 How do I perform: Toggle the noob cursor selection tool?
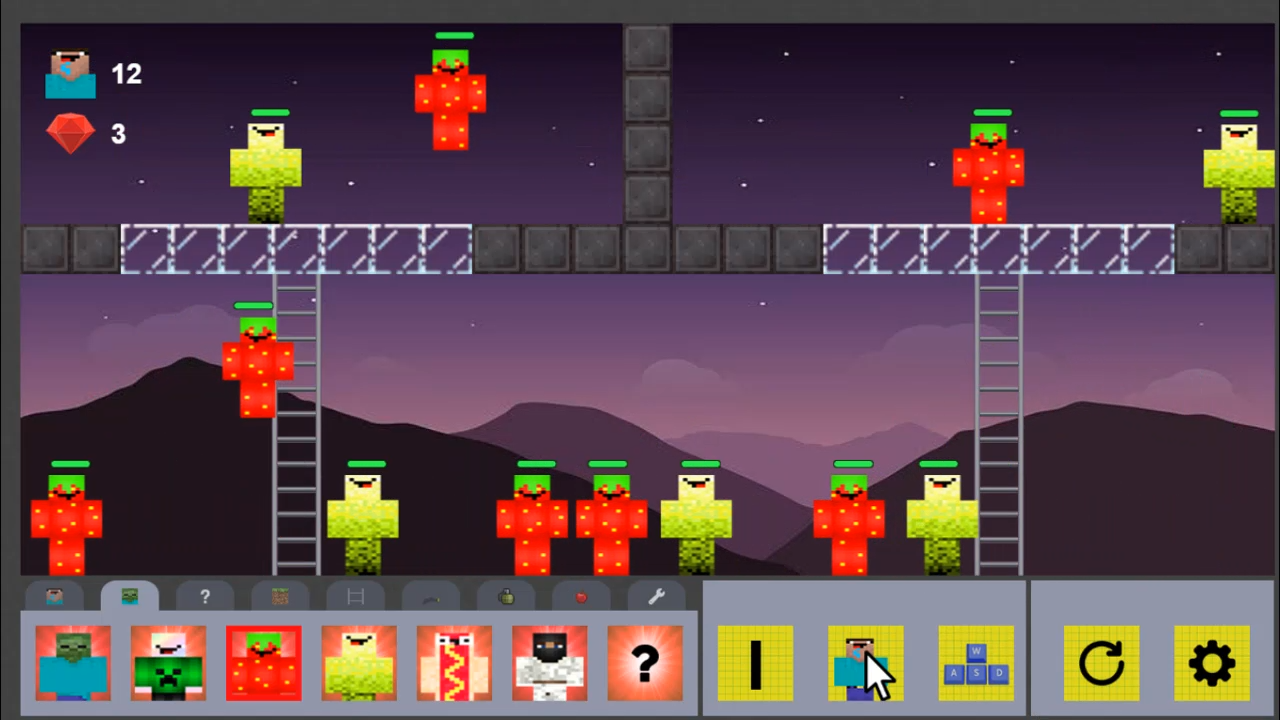point(865,663)
